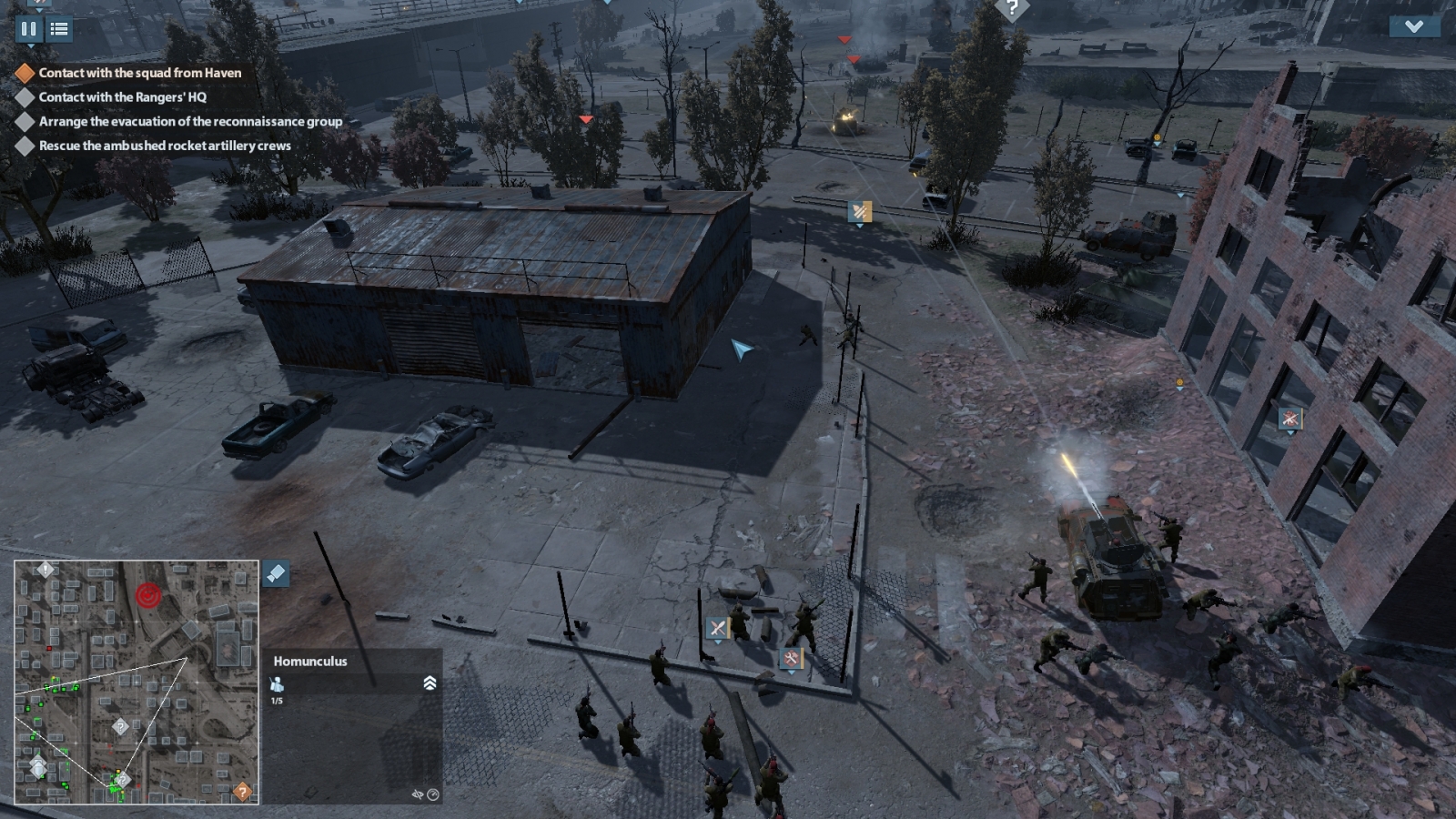This screenshot has height=819, width=1456.
Task: Expand the top-right chevron dropdown
Action: 1413,26
